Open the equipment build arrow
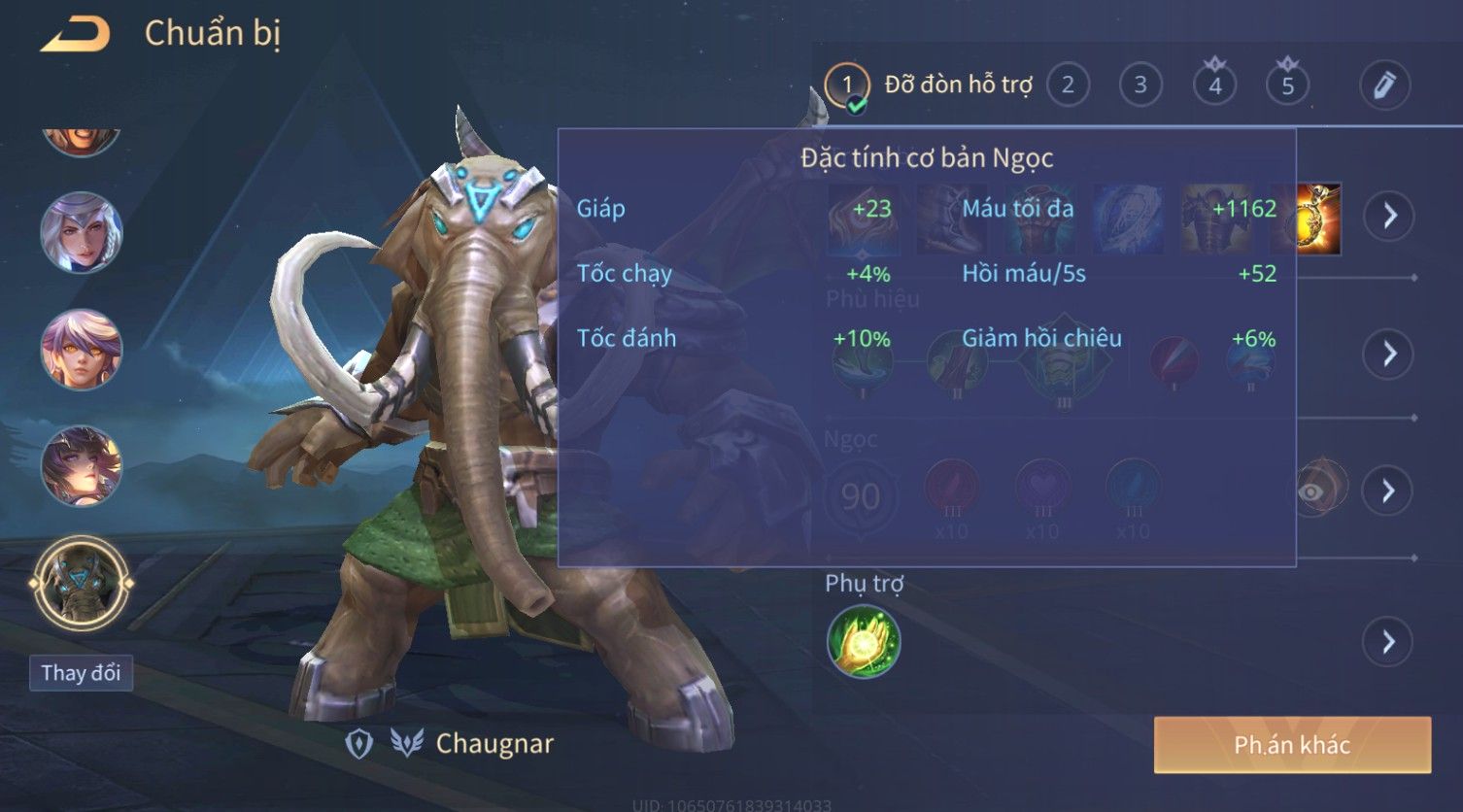The height and width of the screenshot is (812, 1463). click(1389, 215)
